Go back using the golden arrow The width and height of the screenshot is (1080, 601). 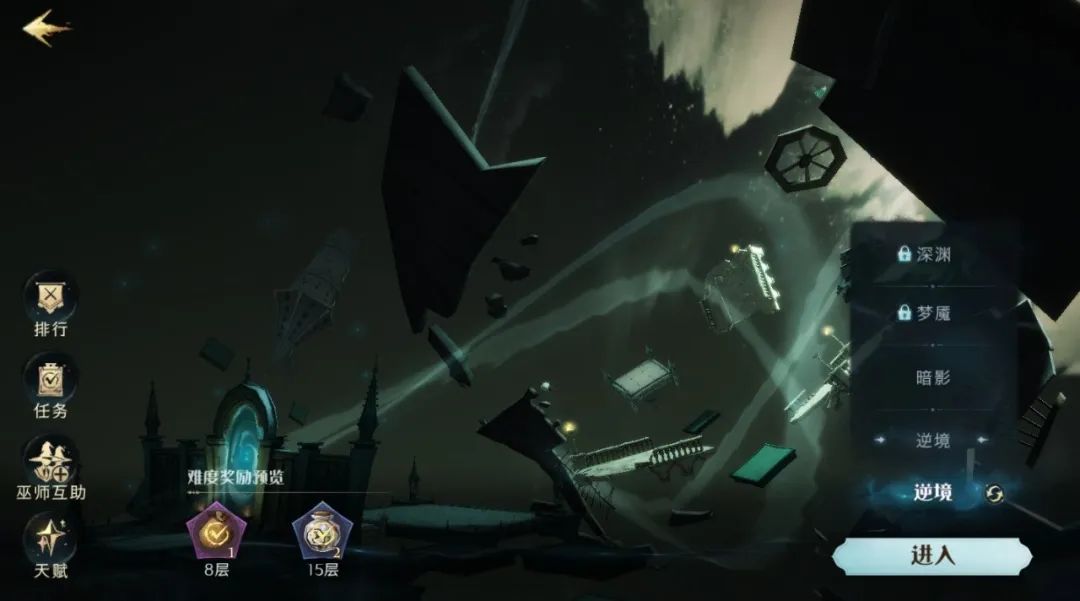pyautogui.click(x=46, y=27)
